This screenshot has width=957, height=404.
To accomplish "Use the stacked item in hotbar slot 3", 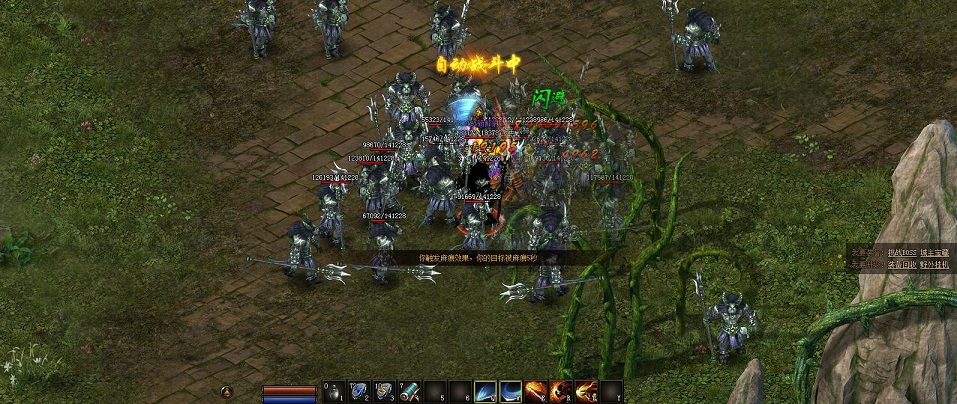I will click(x=386, y=392).
